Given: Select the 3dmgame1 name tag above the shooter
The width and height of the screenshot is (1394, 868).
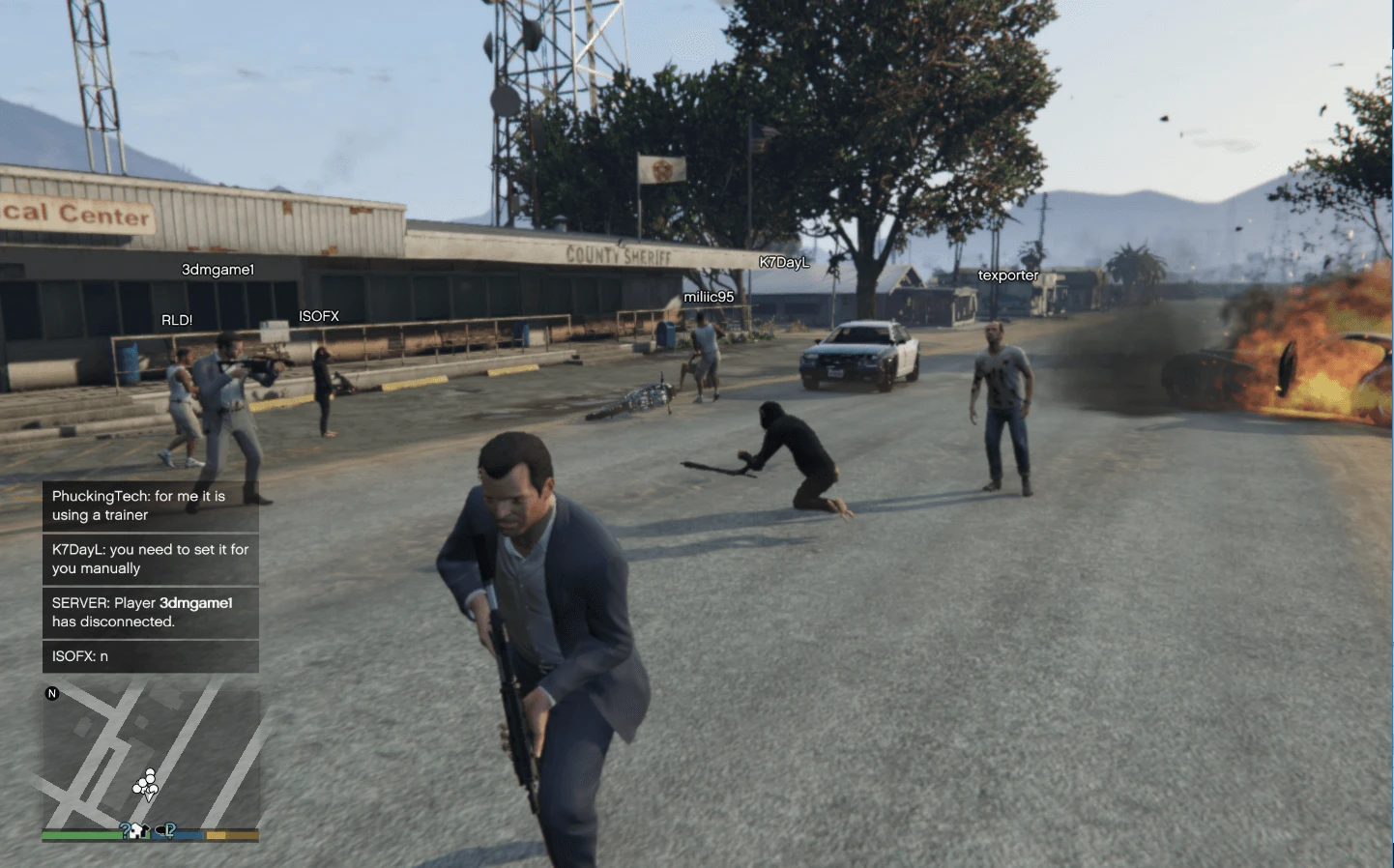Looking at the screenshot, I should (x=218, y=269).
